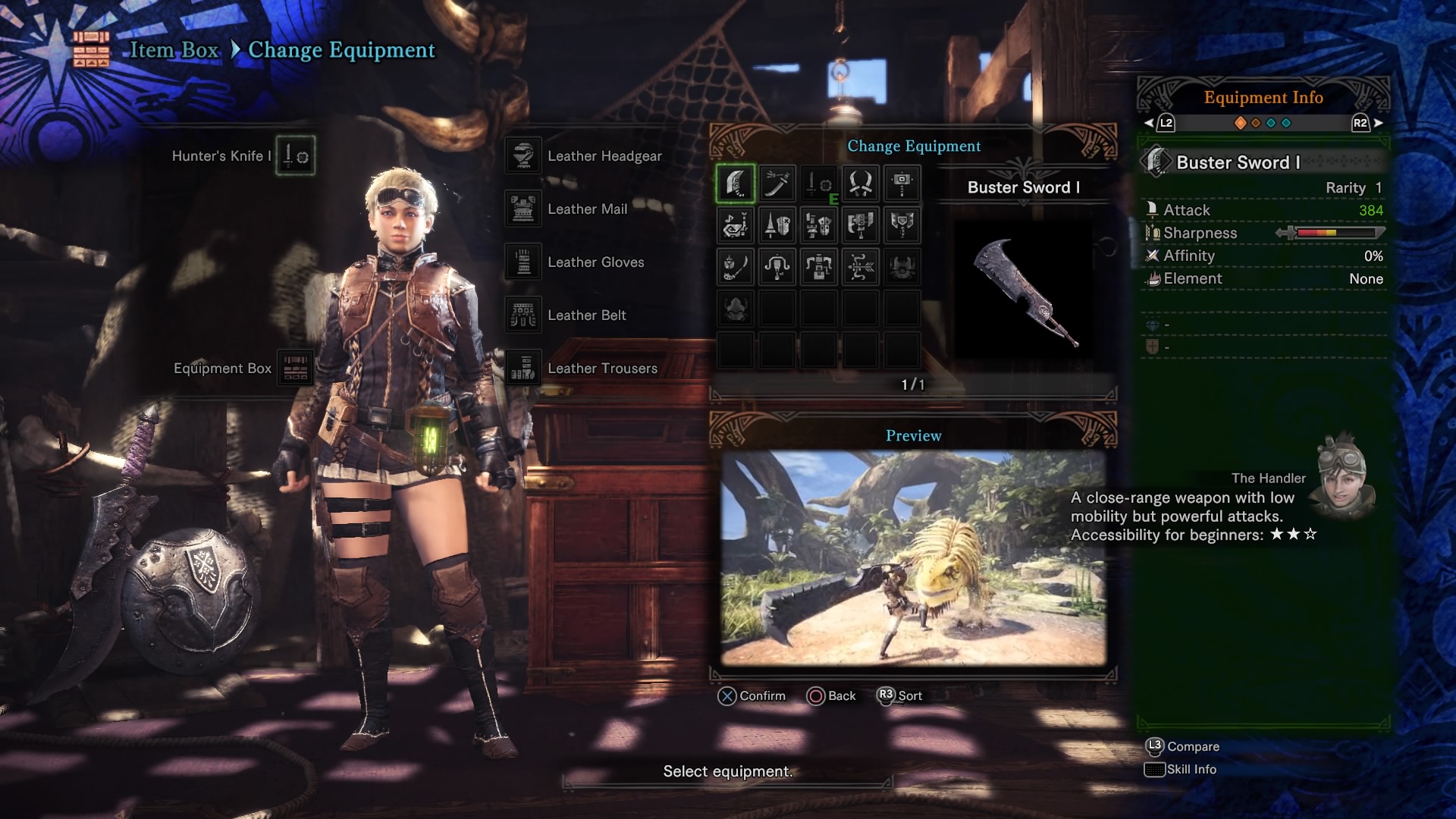Choose the long sword weapon slot
Screen dimensions: 1456x819
tap(777, 184)
